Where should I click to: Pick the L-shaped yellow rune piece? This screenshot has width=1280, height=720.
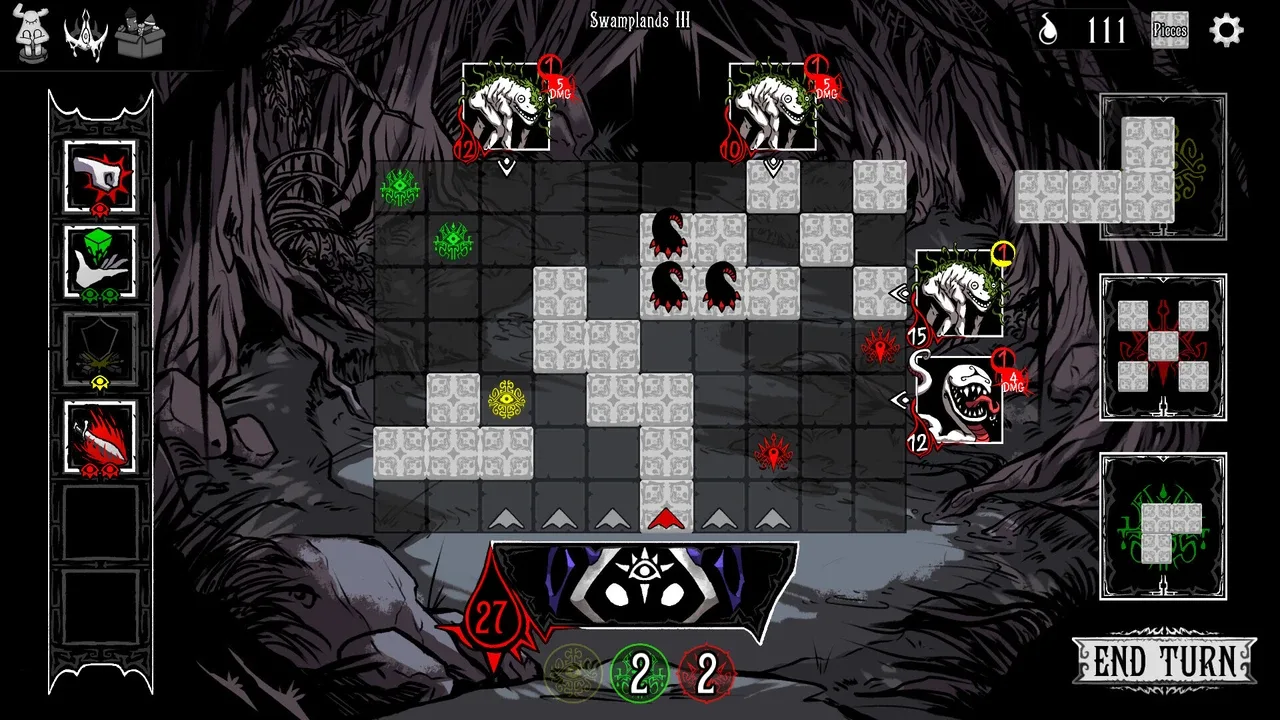[x=1147, y=168]
